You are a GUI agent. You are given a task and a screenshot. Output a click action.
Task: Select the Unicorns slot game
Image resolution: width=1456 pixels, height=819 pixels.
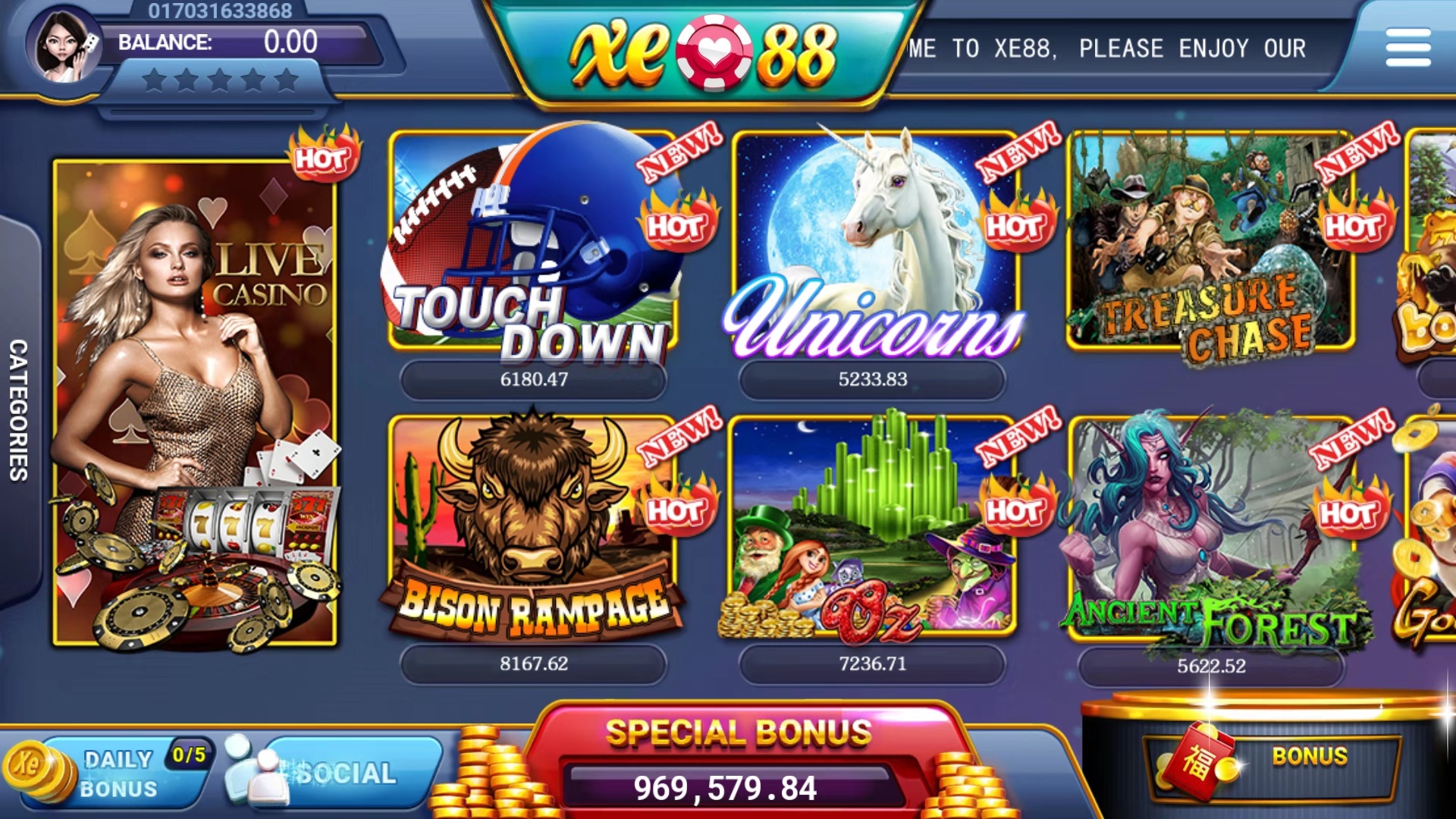point(874,243)
